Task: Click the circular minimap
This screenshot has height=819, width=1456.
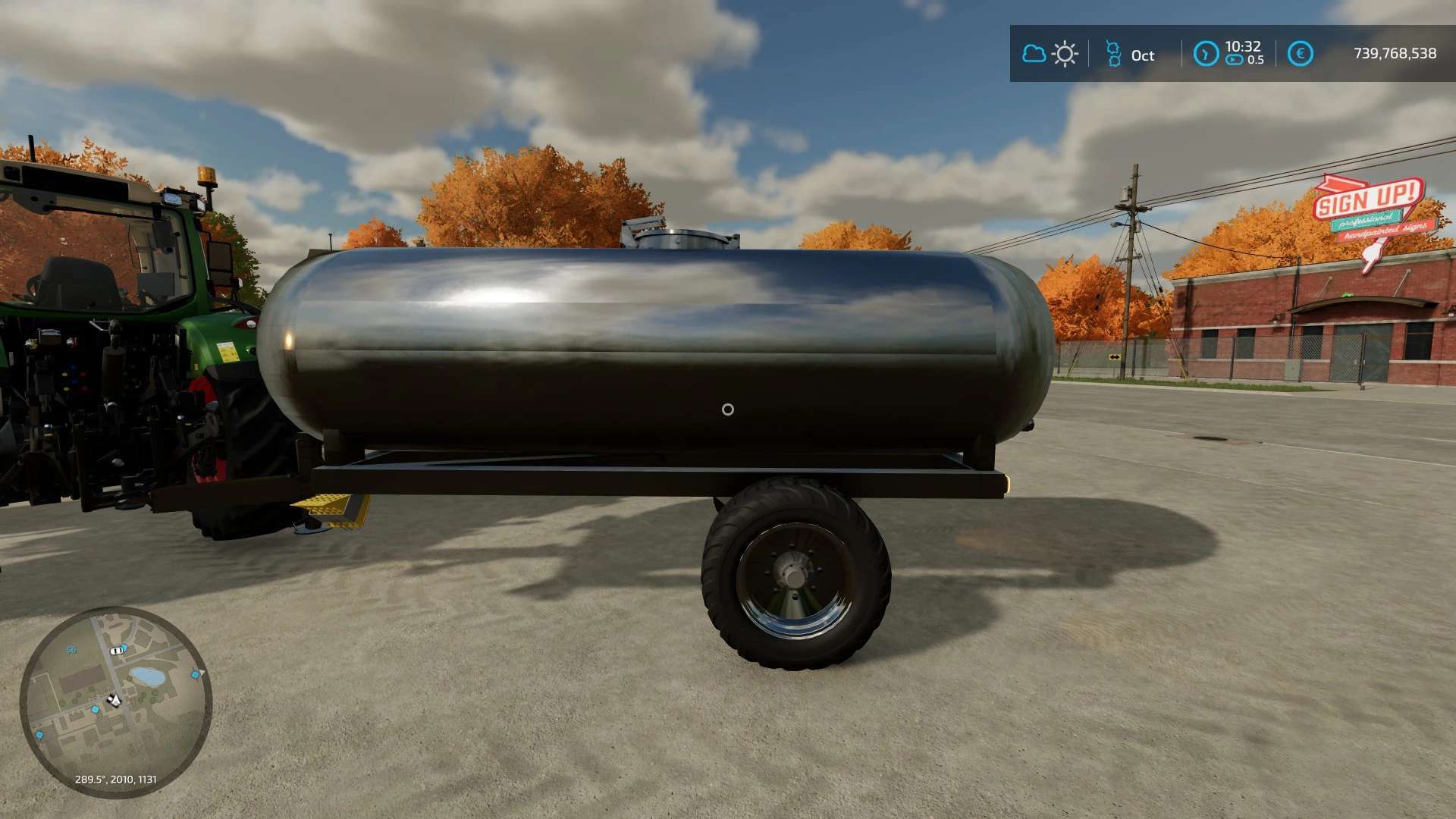Action: [115, 701]
